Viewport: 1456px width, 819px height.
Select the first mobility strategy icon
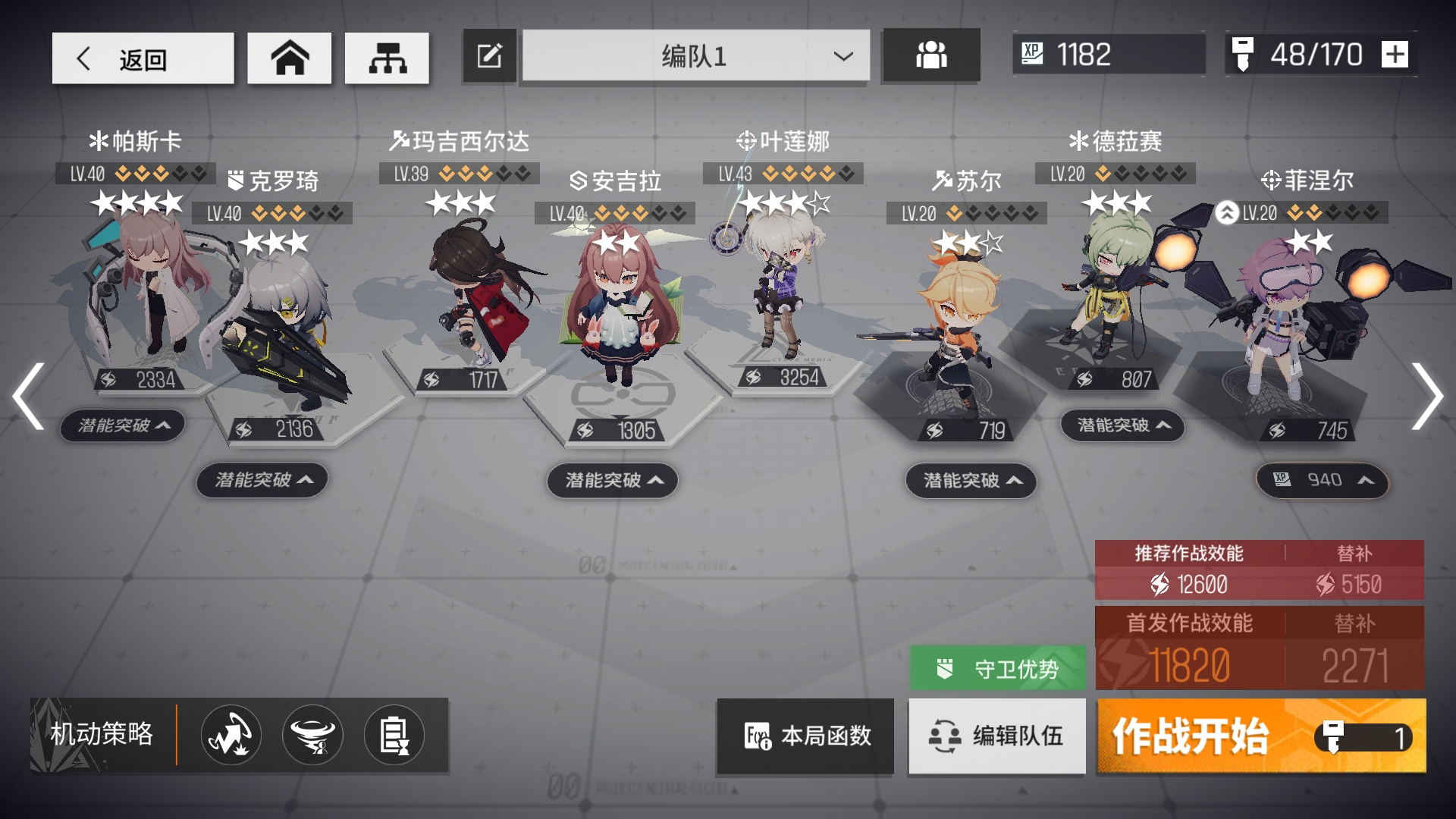coord(230,734)
